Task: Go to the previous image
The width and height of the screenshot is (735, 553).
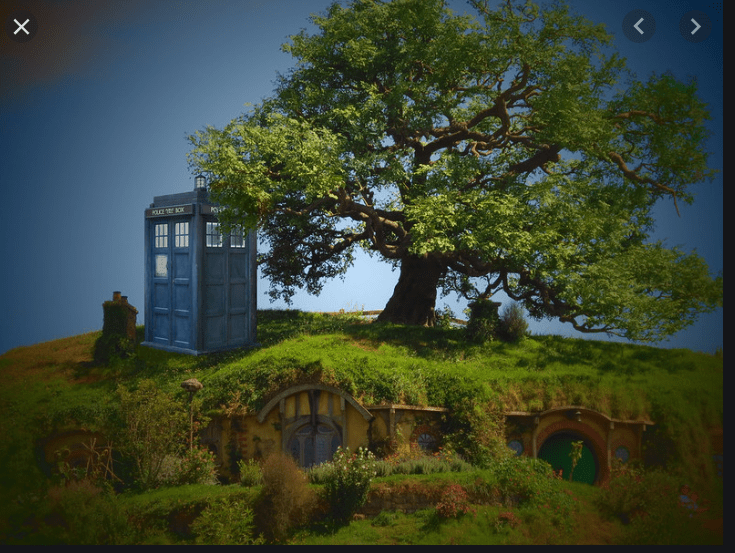Action: [639, 26]
